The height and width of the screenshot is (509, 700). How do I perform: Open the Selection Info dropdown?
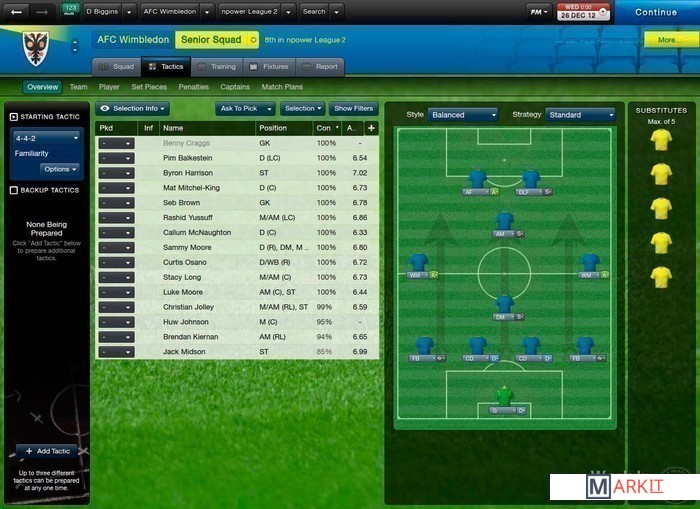click(133, 108)
